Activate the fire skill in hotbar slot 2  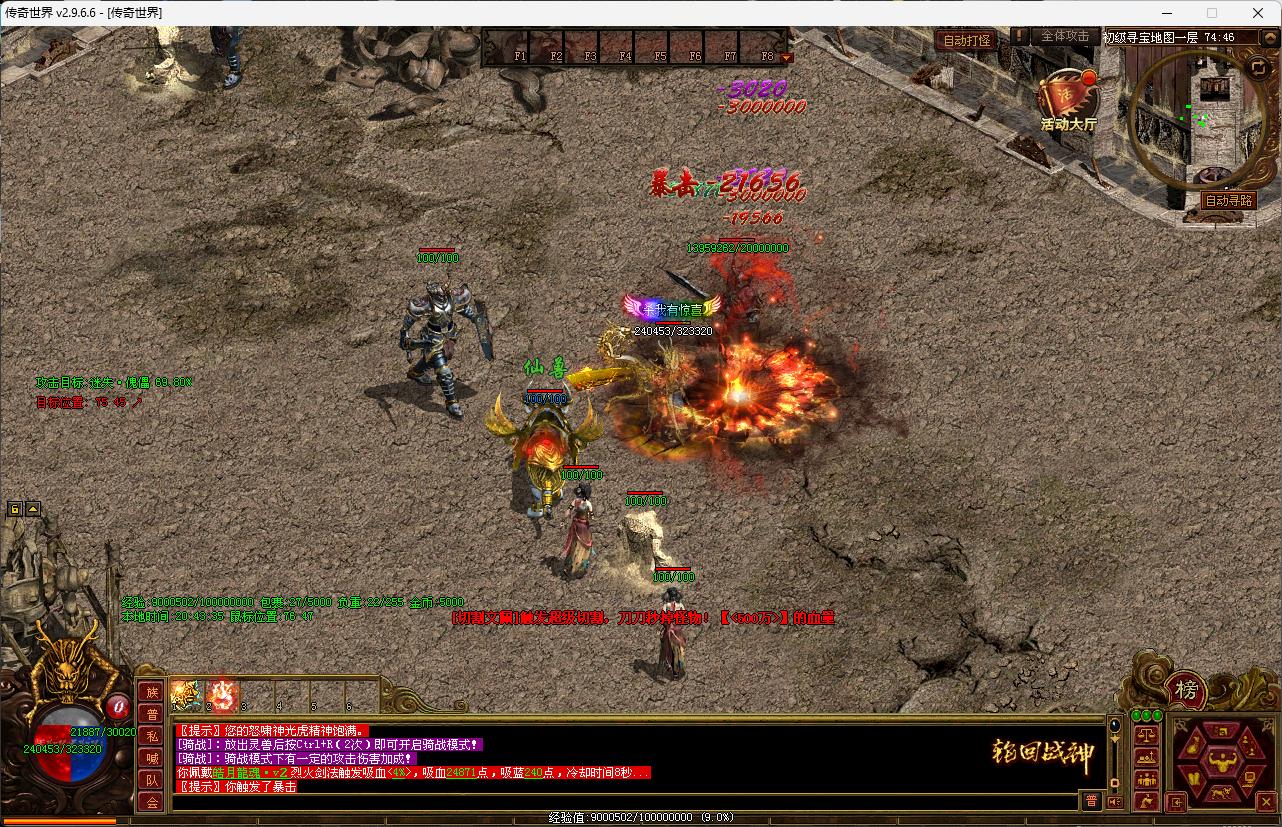pyautogui.click(x=222, y=694)
